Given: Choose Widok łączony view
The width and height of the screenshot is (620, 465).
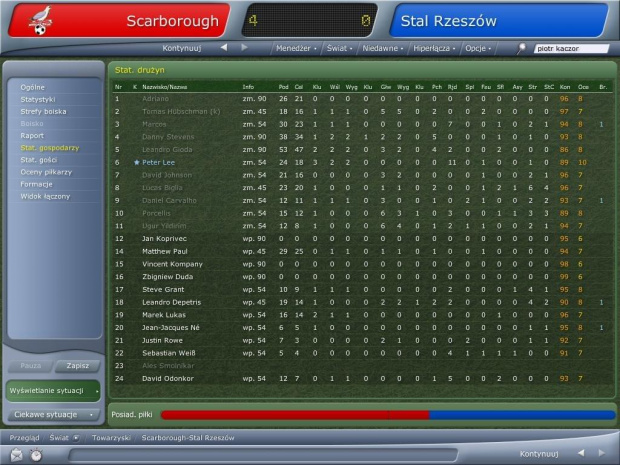Looking at the screenshot, I should pos(43,195).
